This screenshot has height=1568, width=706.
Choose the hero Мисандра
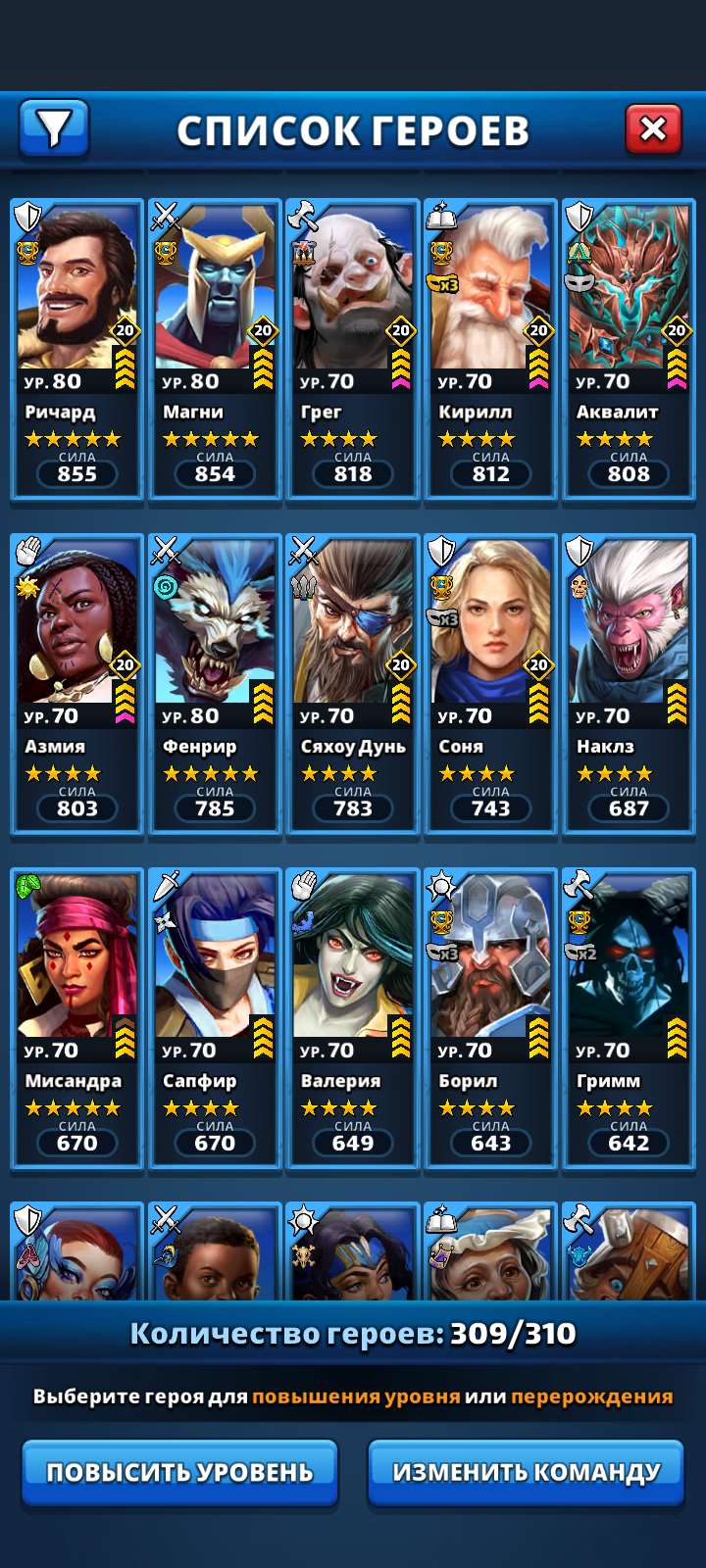tap(76, 1017)
